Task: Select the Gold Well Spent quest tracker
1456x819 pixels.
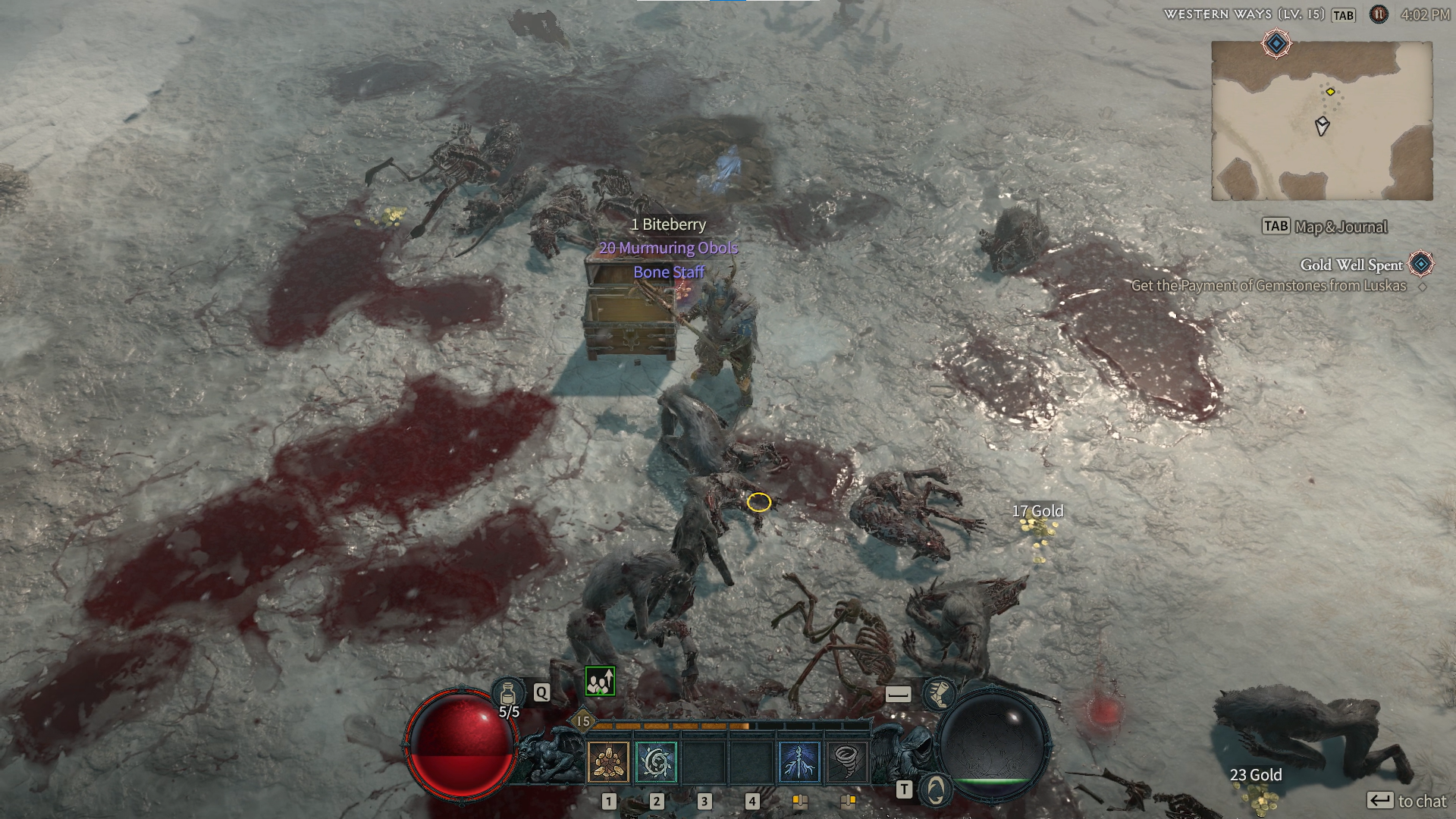Action: tap(1351, 265)
